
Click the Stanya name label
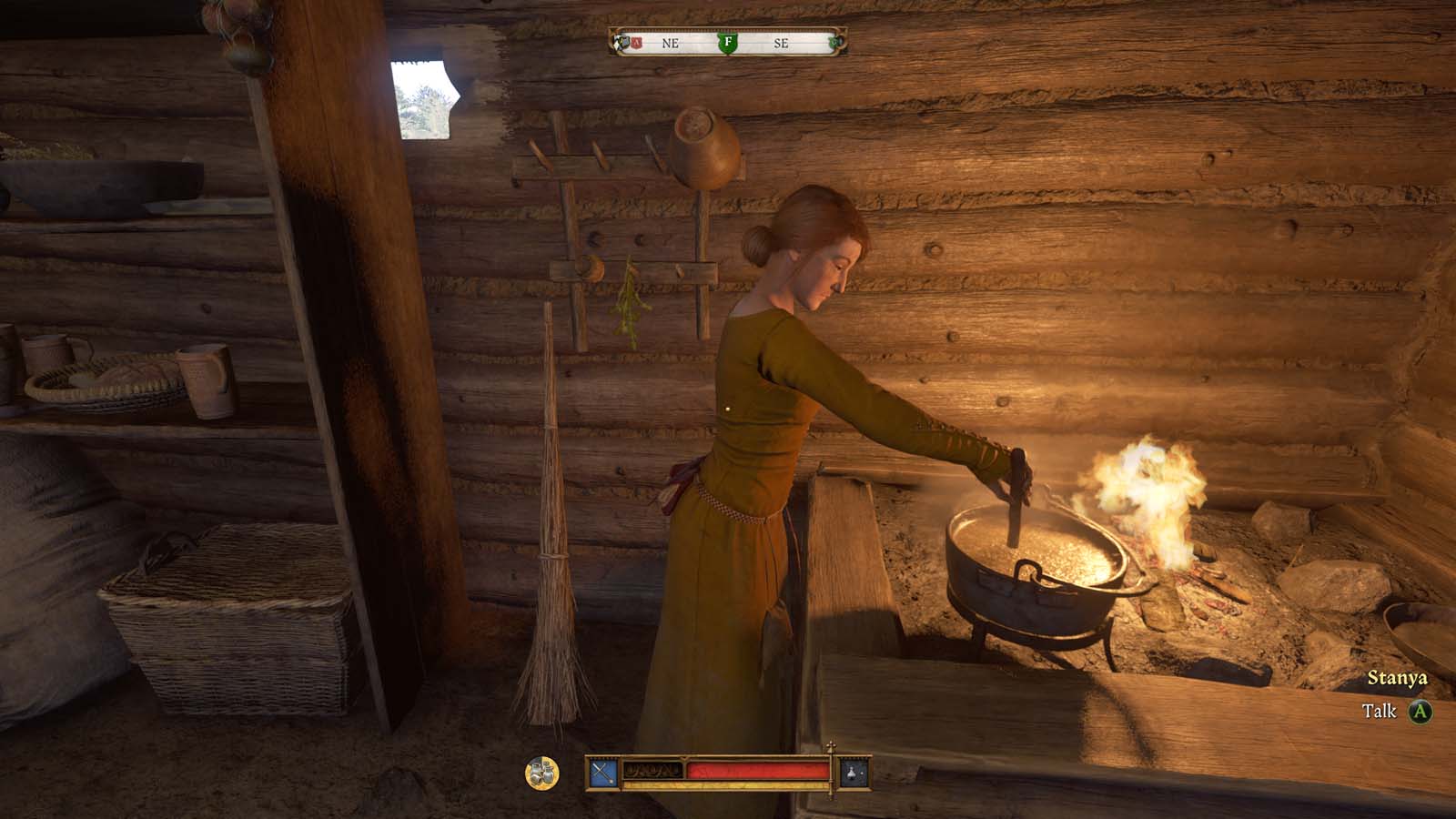click(1400, 678)
